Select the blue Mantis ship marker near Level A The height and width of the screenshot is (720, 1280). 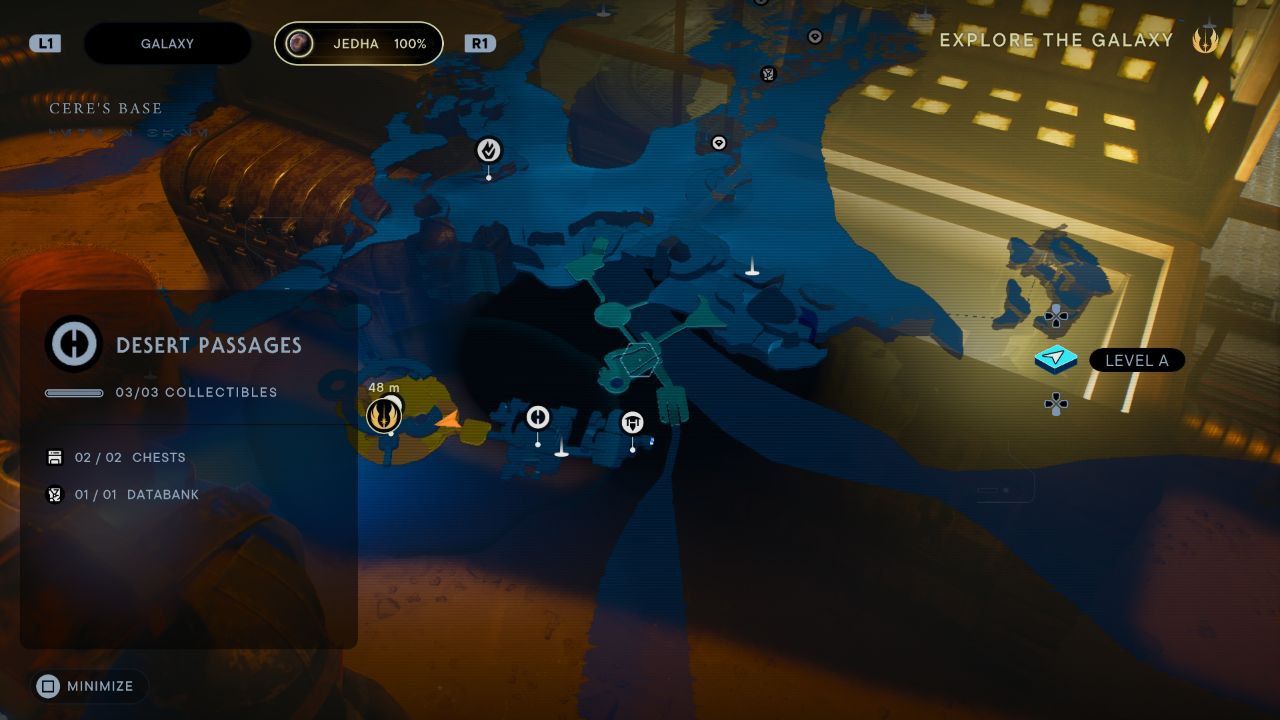pos(1055,357)
